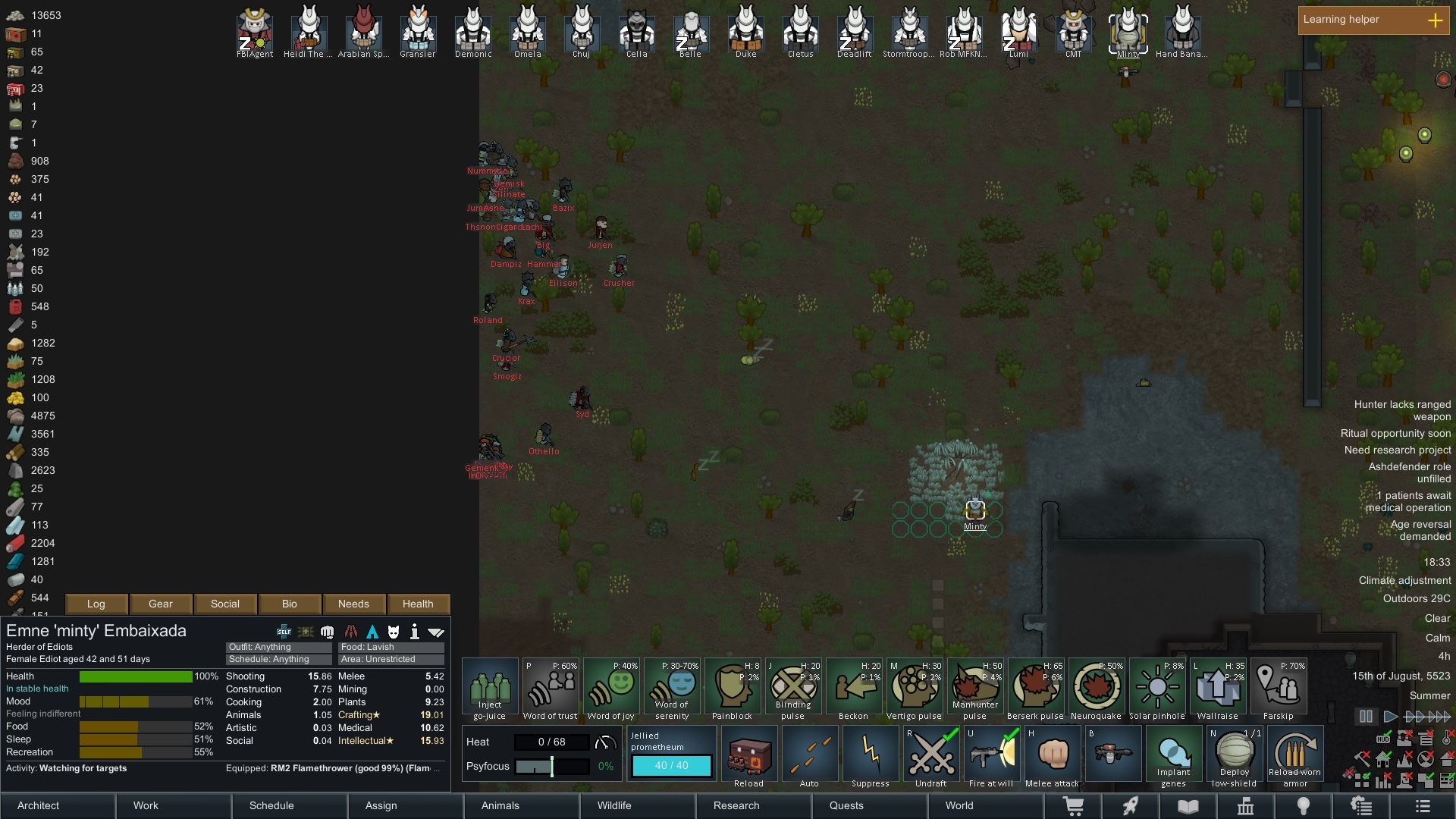Switch to the Health tab

(x=418, y=604)
